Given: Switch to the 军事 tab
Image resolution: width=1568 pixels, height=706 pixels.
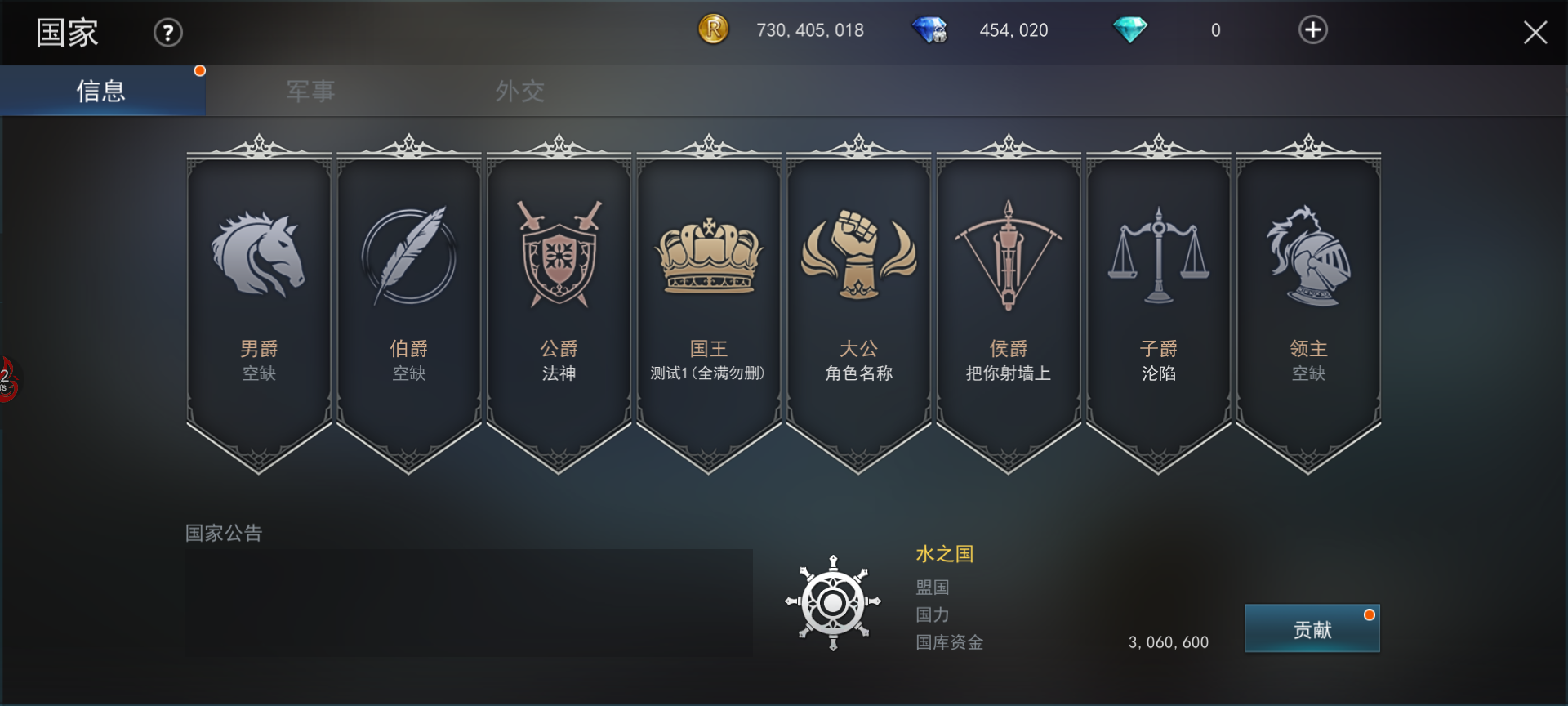Looking at the screenshot, I should pos(309,91).
